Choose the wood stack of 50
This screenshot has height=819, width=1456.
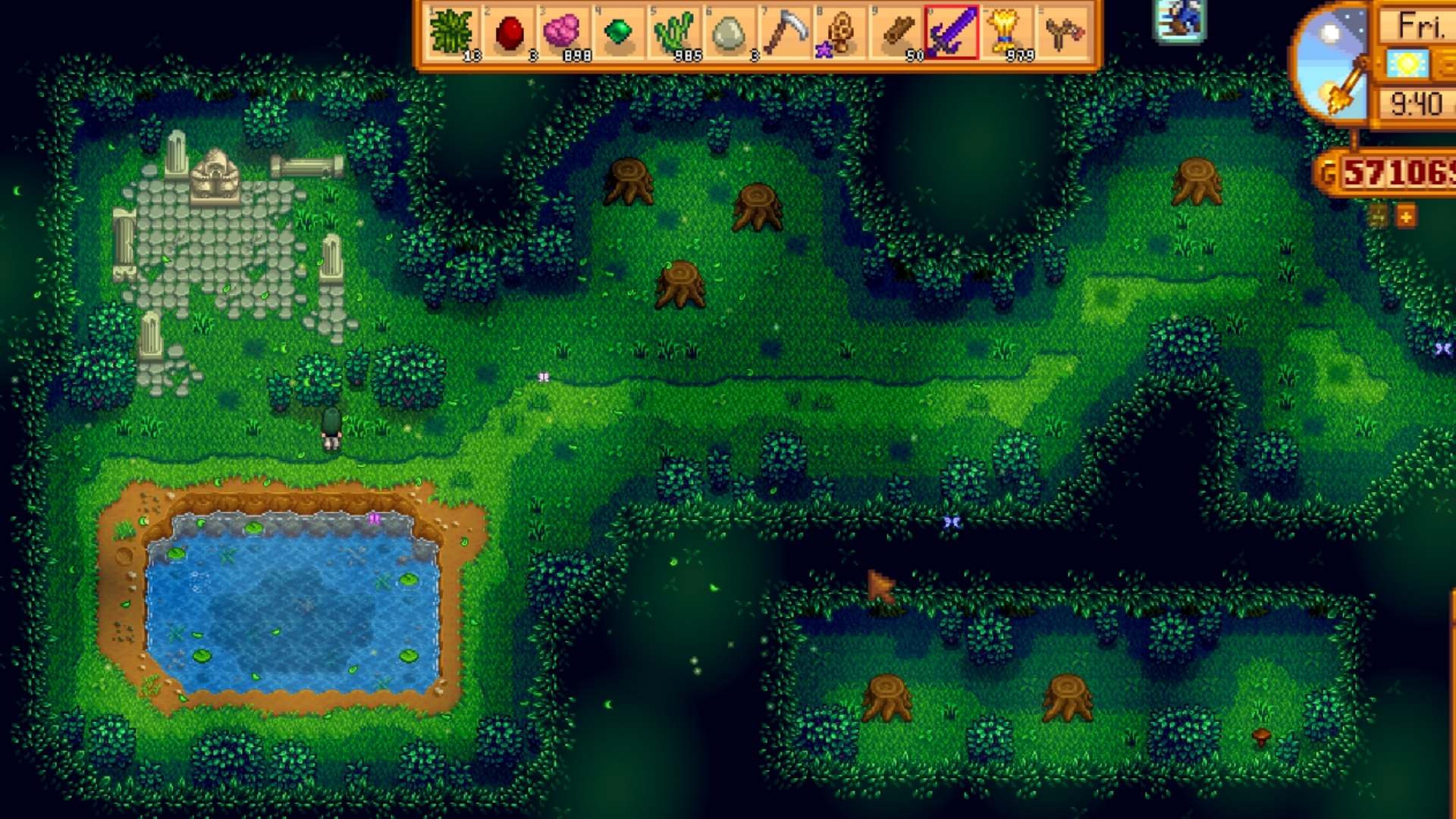896,33
